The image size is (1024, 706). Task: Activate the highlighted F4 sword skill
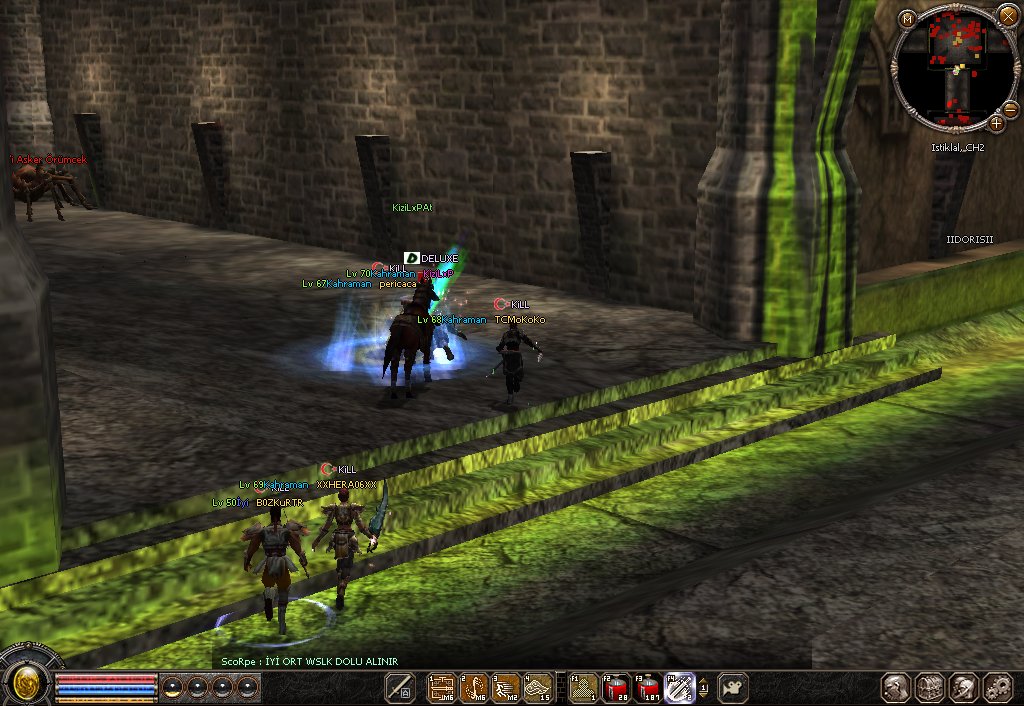point(680,687)
